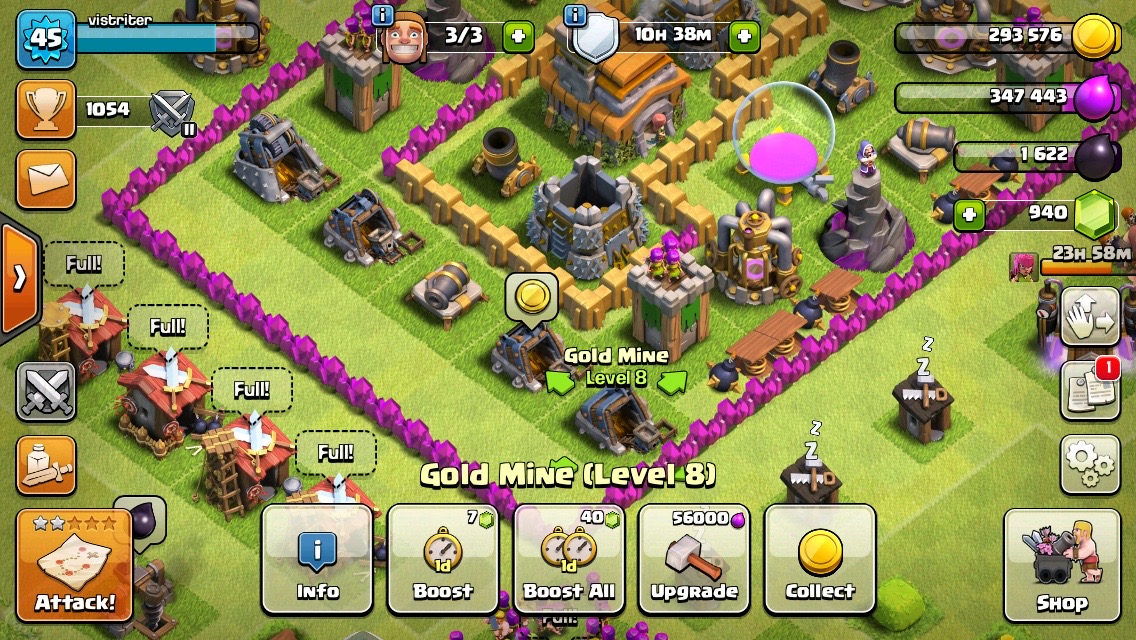Choose Boost All for 40 gems
This screenshot has width=1136, height=640.
click(568, 558)
